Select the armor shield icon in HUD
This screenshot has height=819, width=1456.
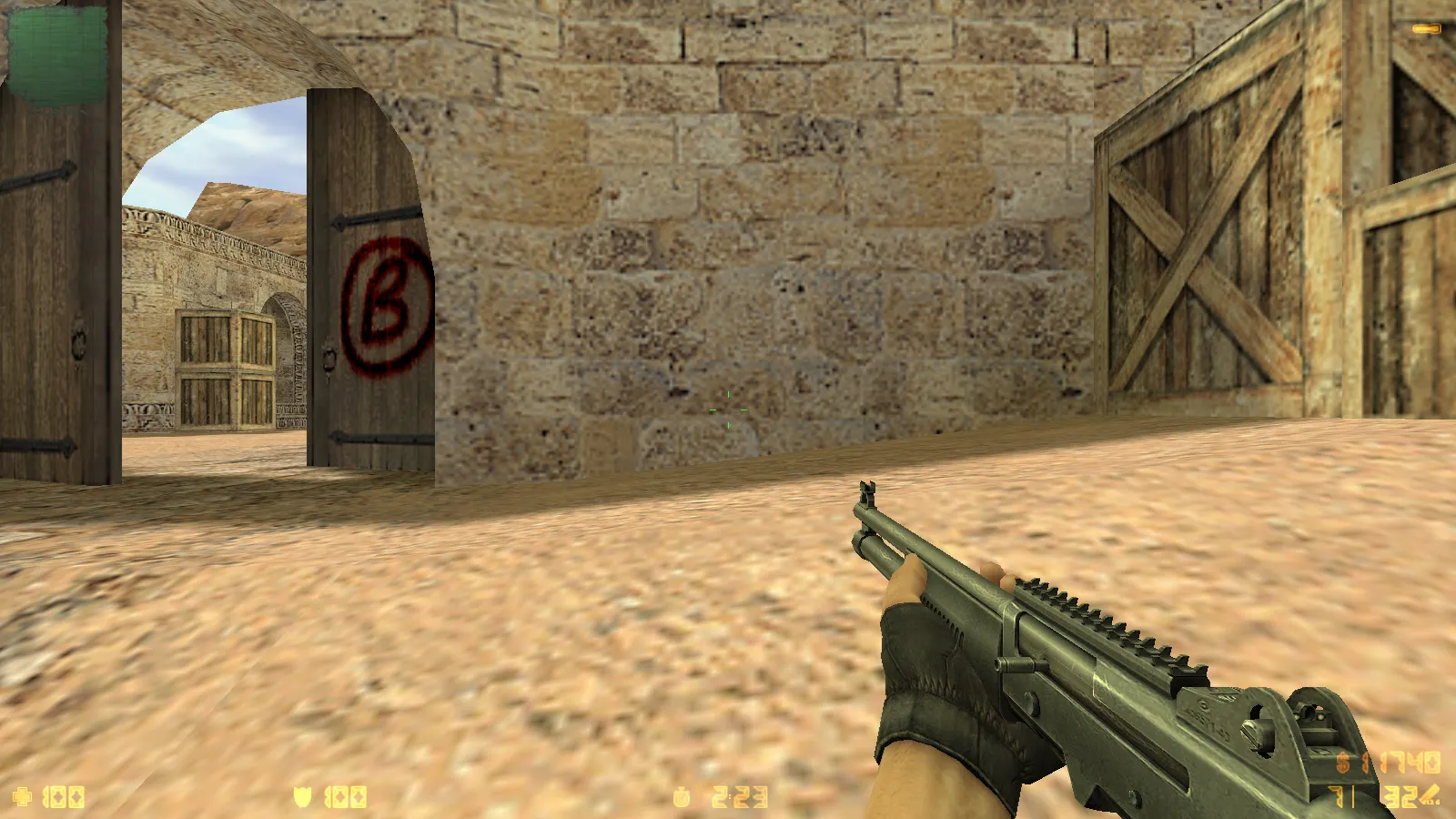[303, 796]
